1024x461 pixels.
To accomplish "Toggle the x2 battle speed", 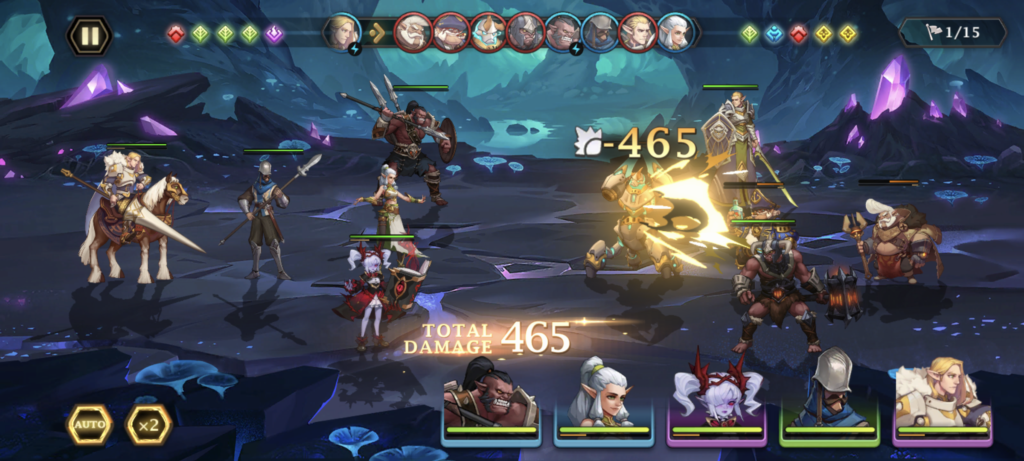I will coord(149,425).
